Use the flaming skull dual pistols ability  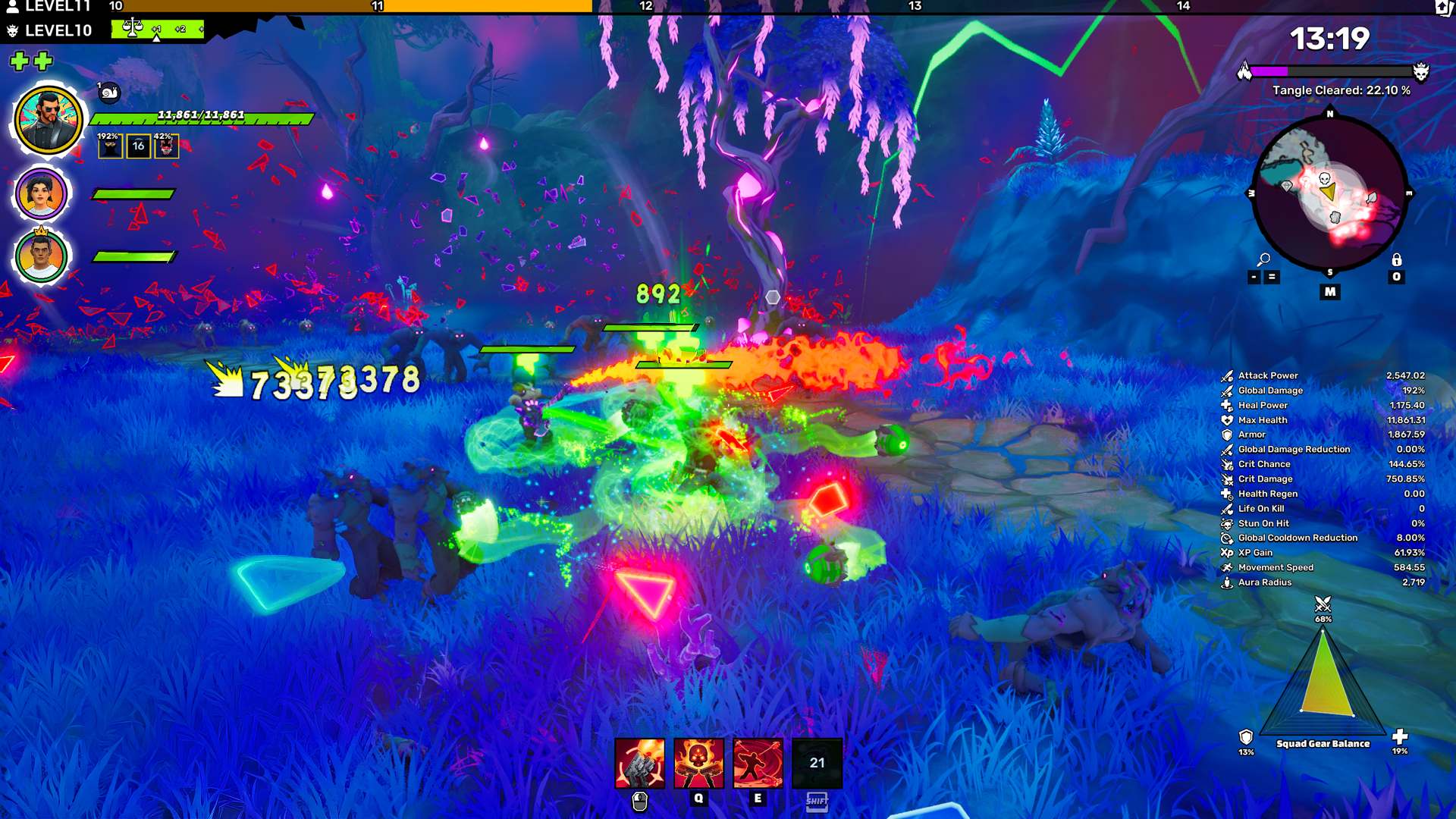pos(698,763)
